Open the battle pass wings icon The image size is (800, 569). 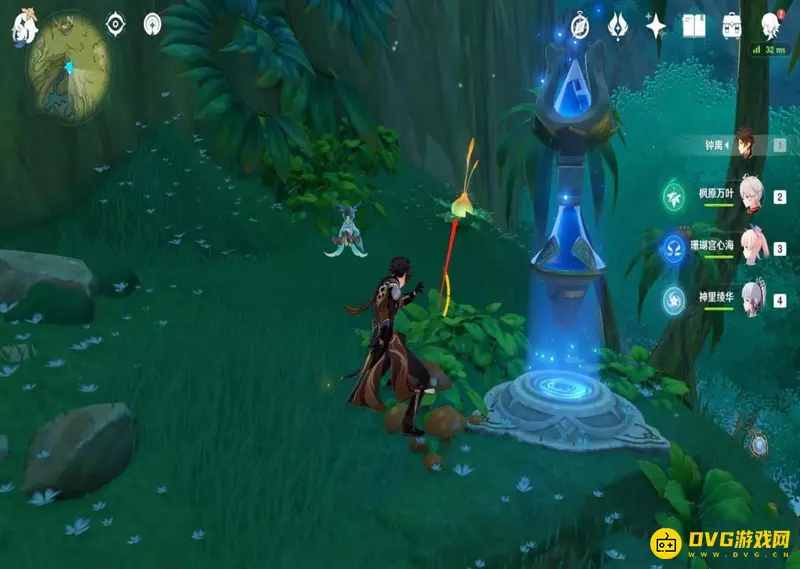tap(619, 26)
